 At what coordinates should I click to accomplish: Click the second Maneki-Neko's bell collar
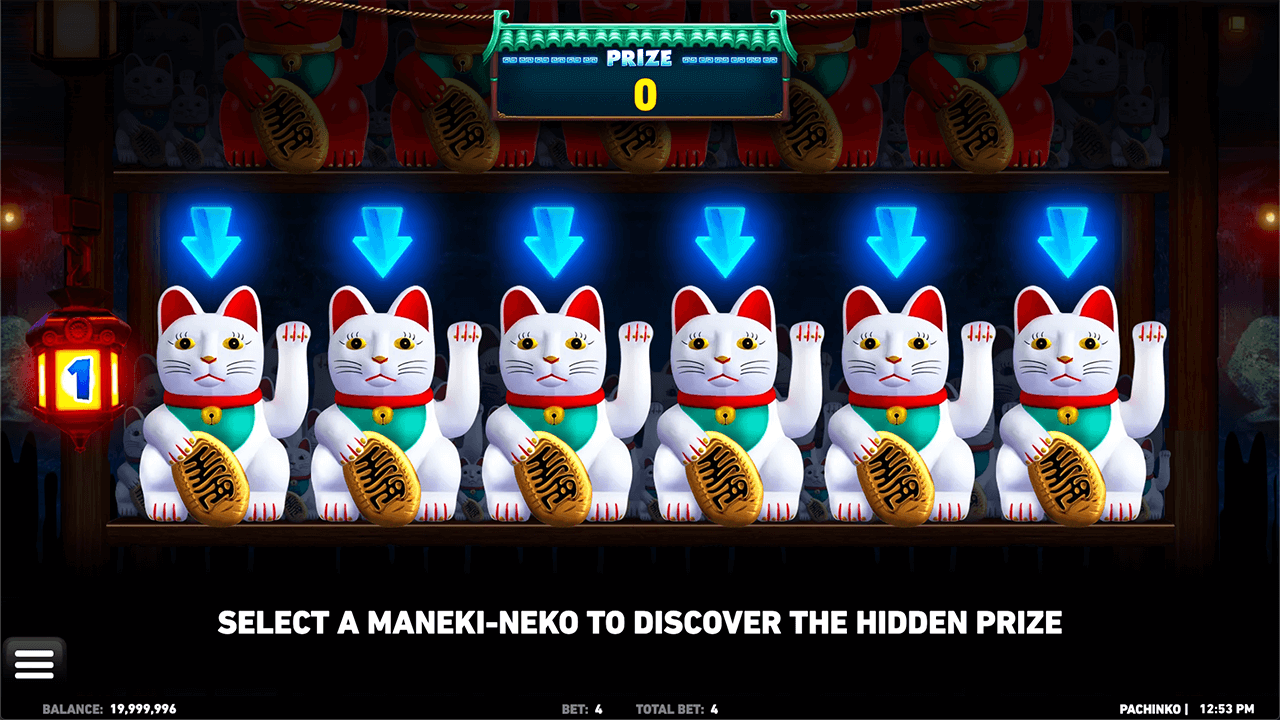383,413
